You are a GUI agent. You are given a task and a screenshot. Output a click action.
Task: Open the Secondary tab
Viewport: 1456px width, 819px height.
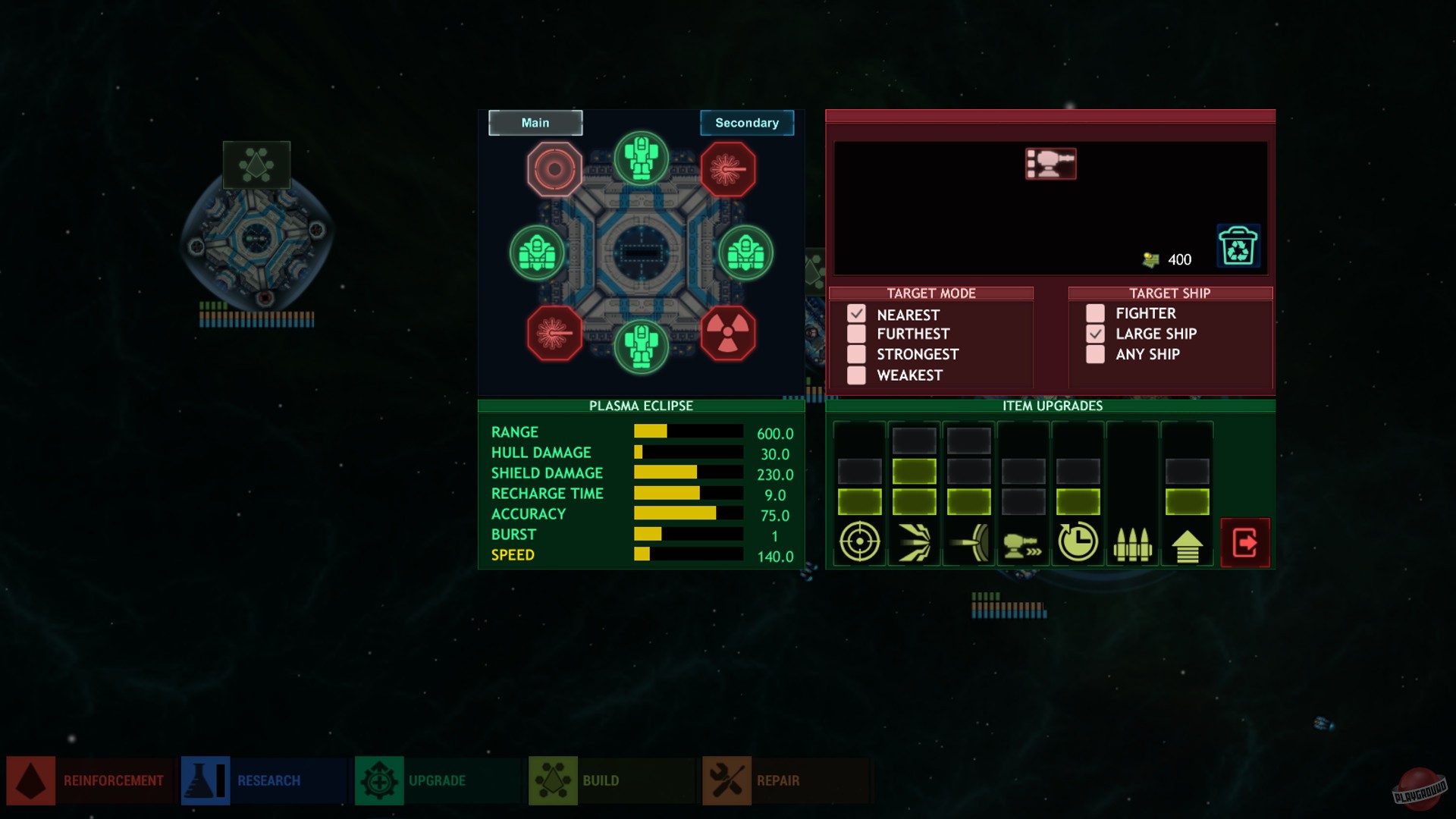click(747, 122)
